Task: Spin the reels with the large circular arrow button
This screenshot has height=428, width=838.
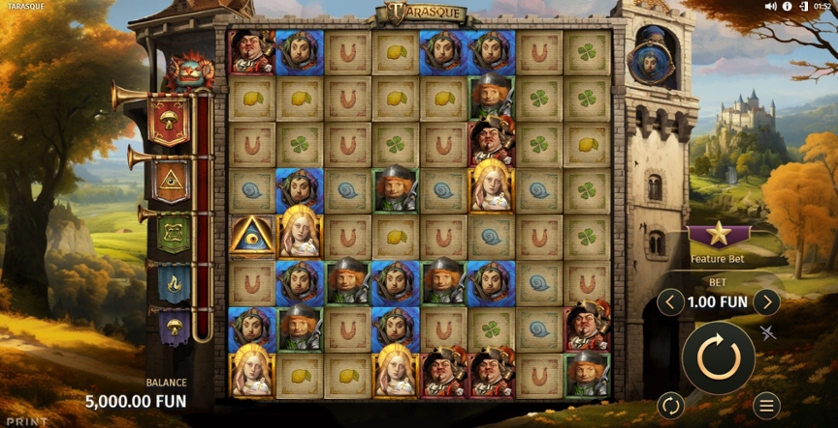Action: (x=718, y=357)
